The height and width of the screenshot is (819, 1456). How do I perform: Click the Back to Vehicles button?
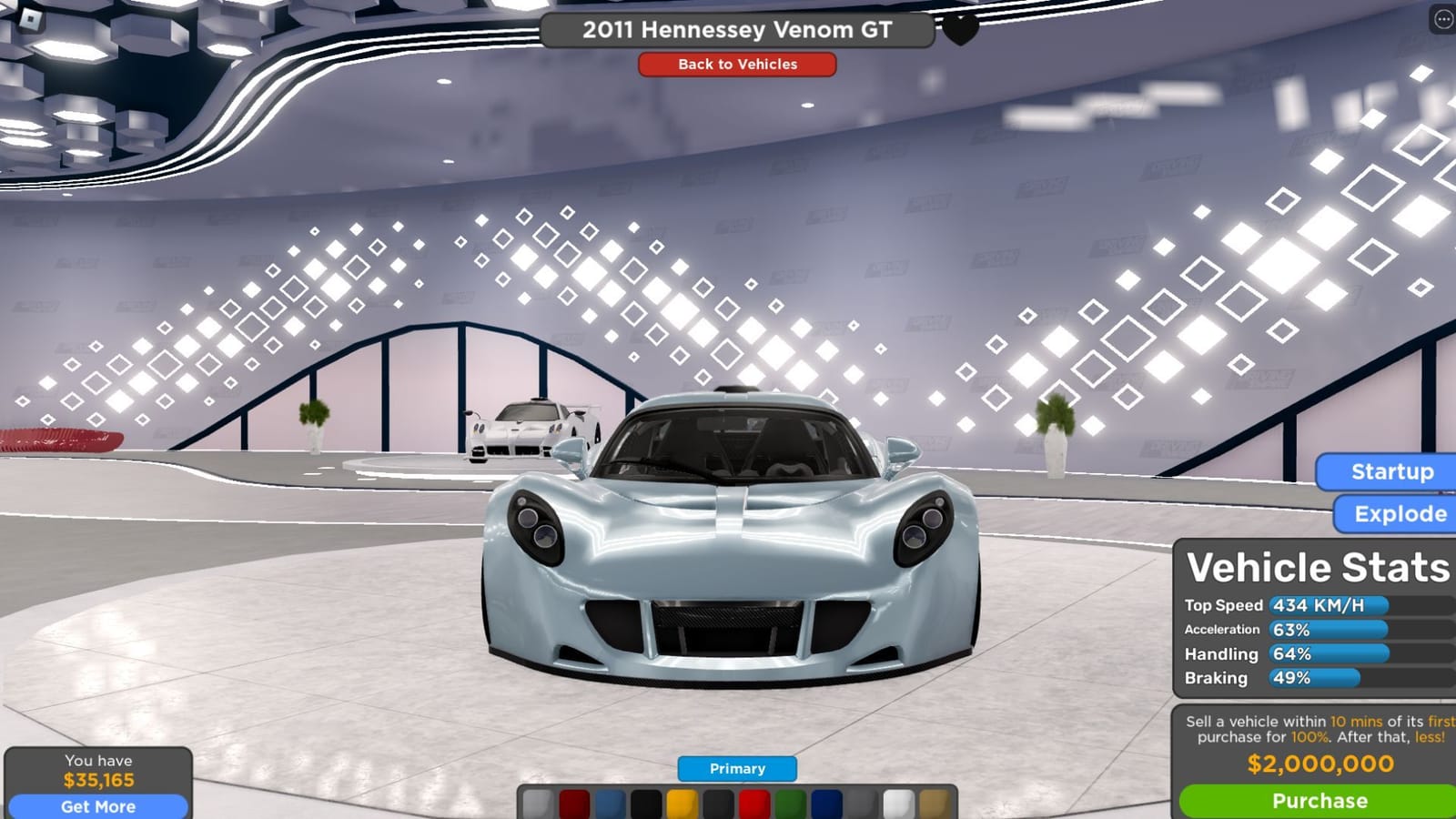pos(736,65)
